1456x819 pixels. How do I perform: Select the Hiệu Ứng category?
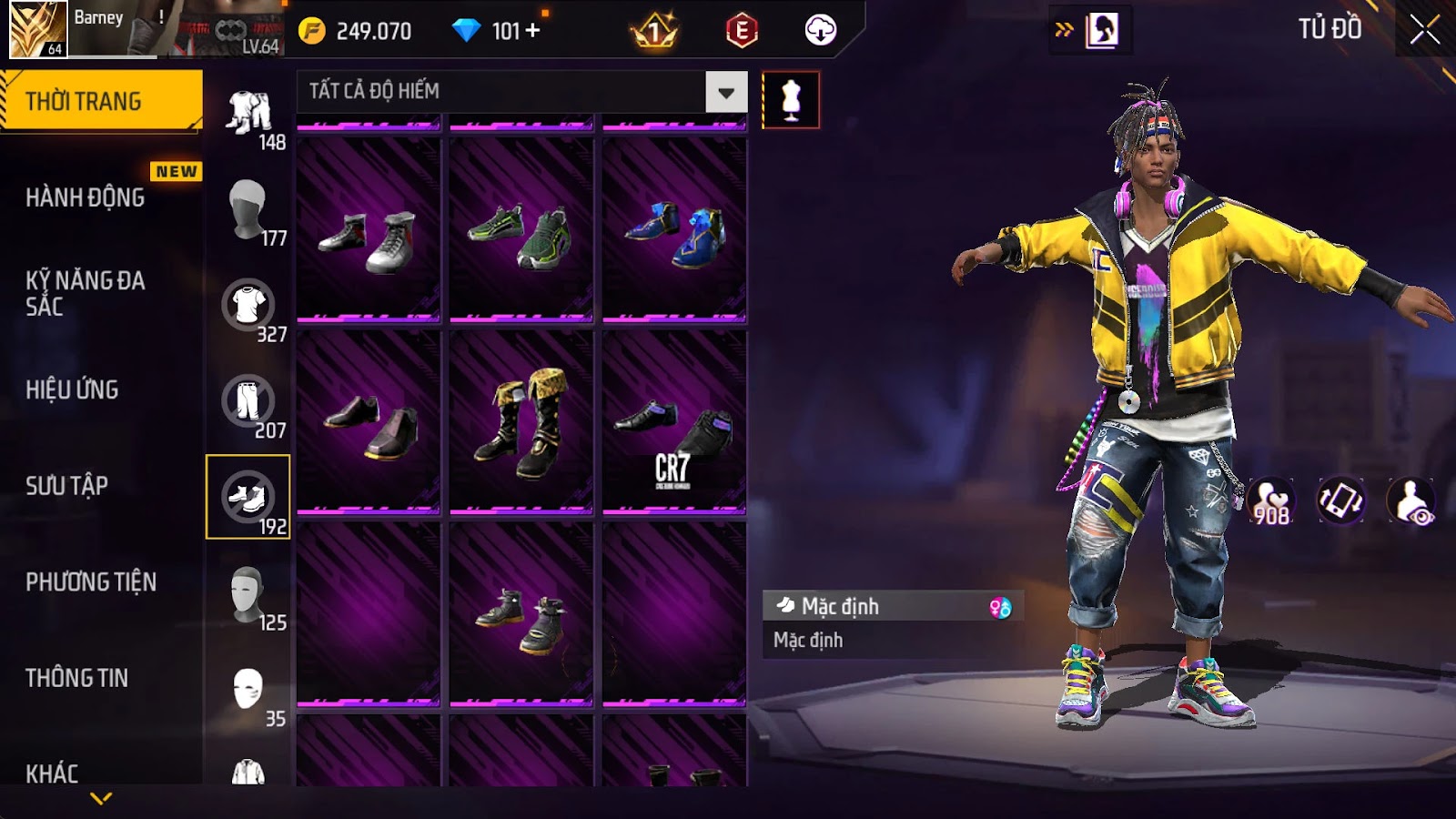pos(72,389)
